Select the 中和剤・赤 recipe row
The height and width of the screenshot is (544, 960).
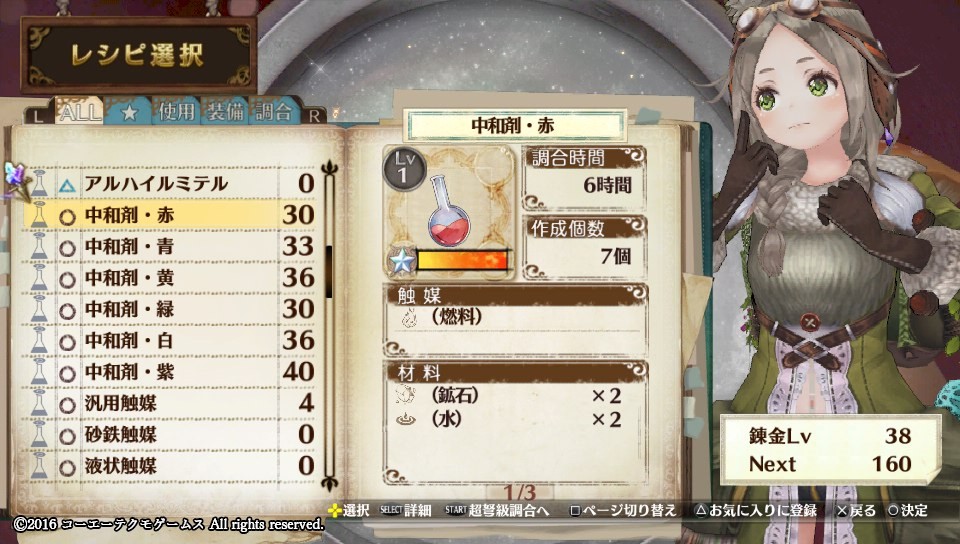click(x=170, y=215)
